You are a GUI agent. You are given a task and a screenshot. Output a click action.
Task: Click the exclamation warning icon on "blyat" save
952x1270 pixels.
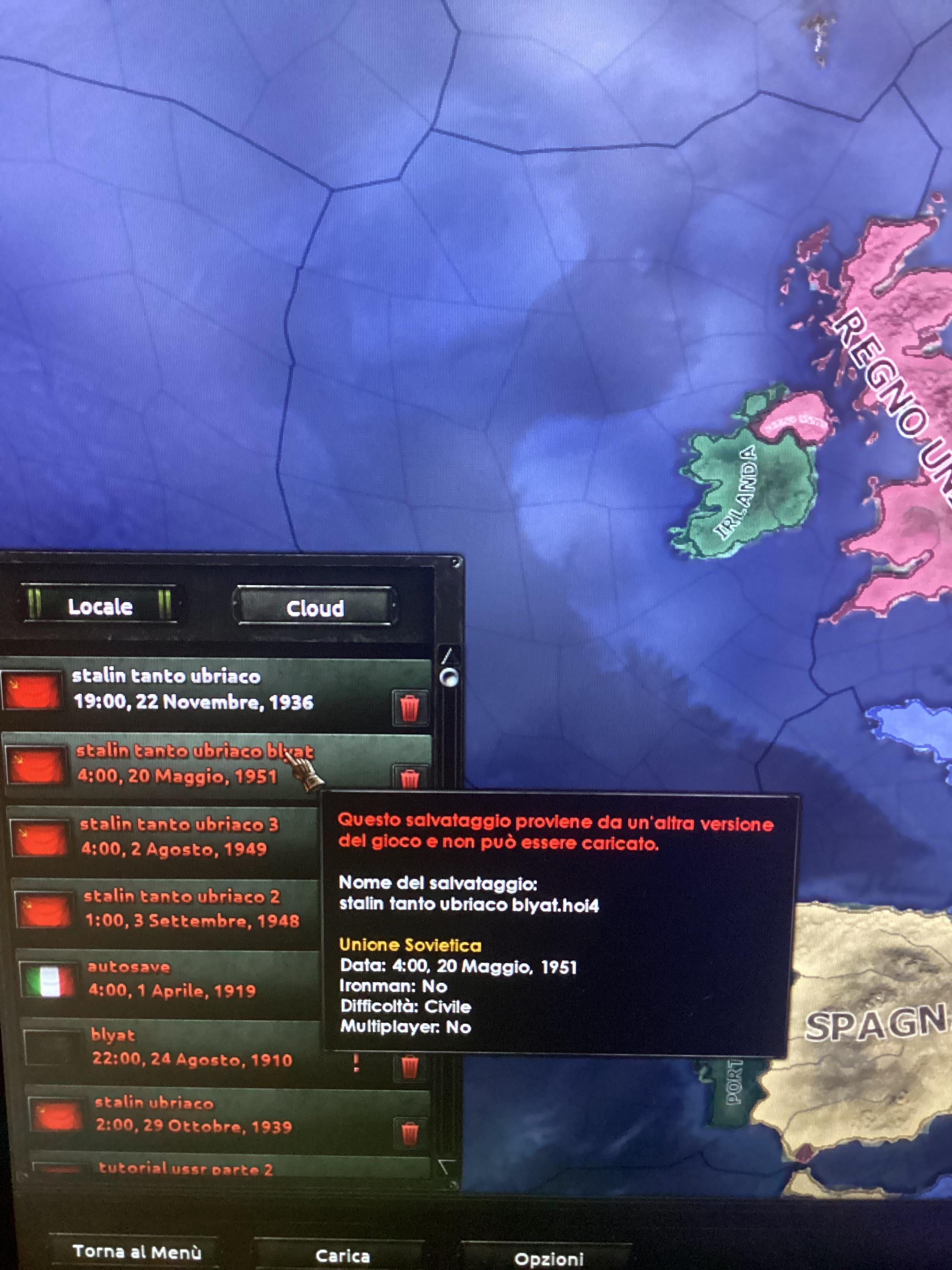pyautogui.click(x=356, y=1064)
